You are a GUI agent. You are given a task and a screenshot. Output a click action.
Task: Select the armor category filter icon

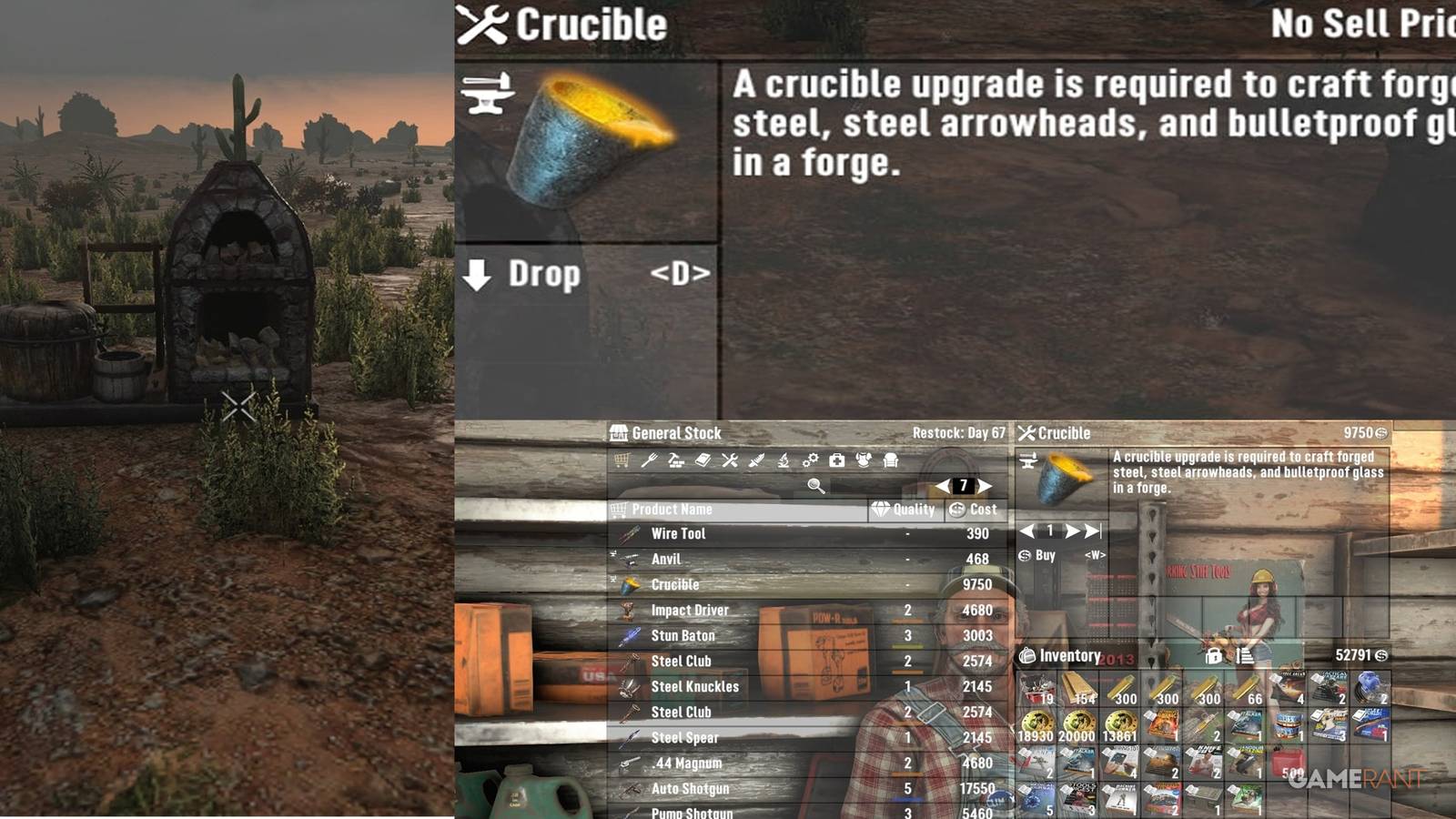click(864, 460)
